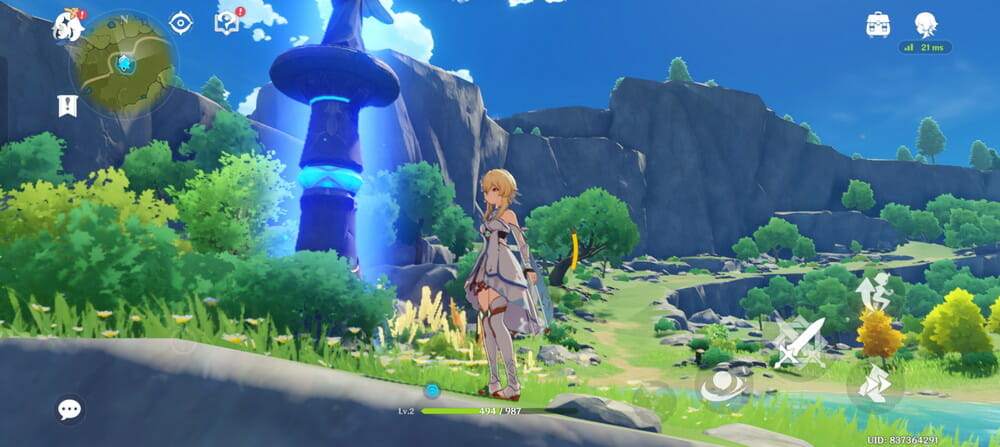Open the chat speech bubble
1000x447 pixels.
point(69,409)
